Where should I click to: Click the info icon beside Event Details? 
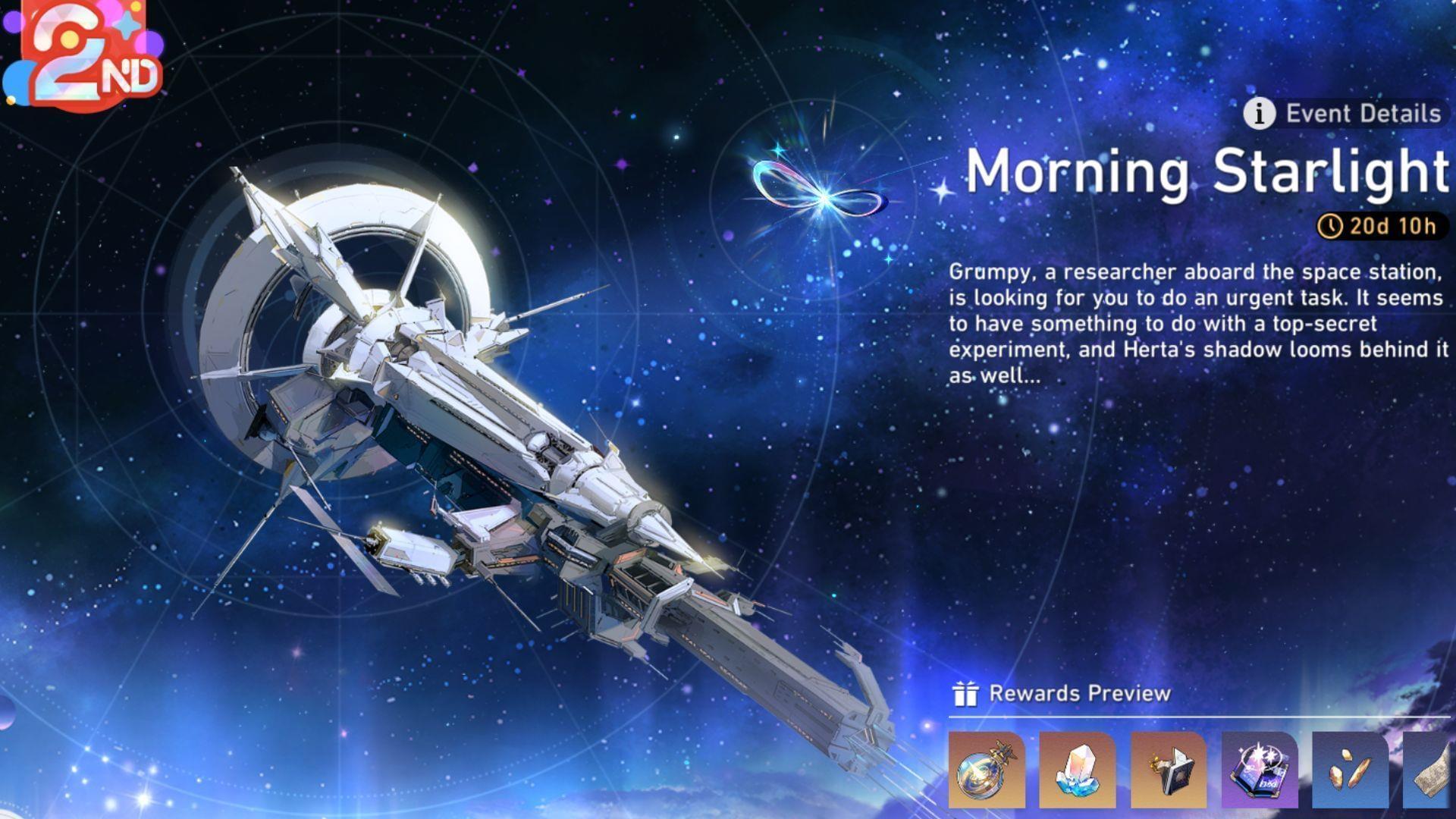pyautogui.click(x=1259, y=115)
